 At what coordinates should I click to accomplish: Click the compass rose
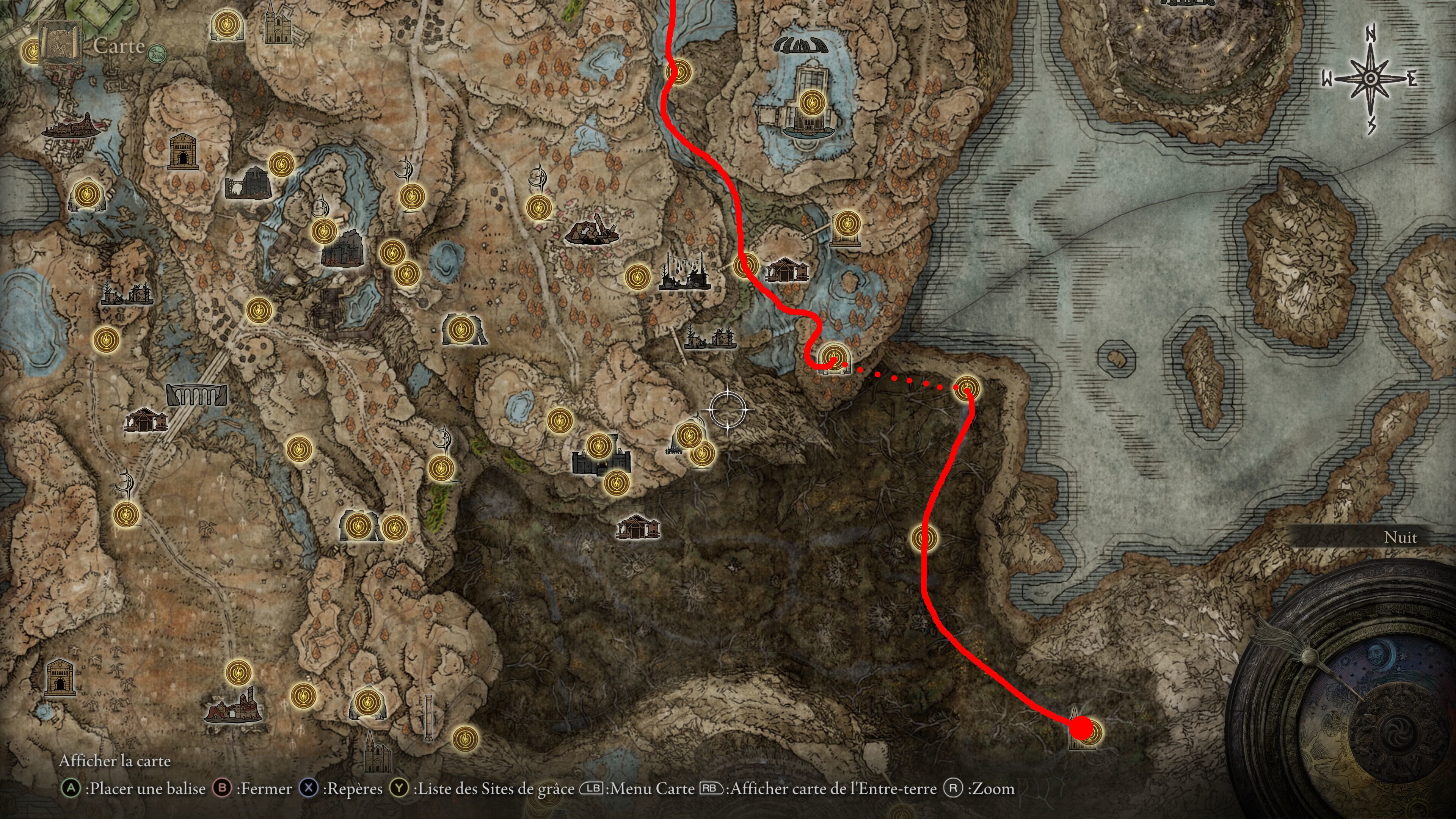tap(1370, 80)
